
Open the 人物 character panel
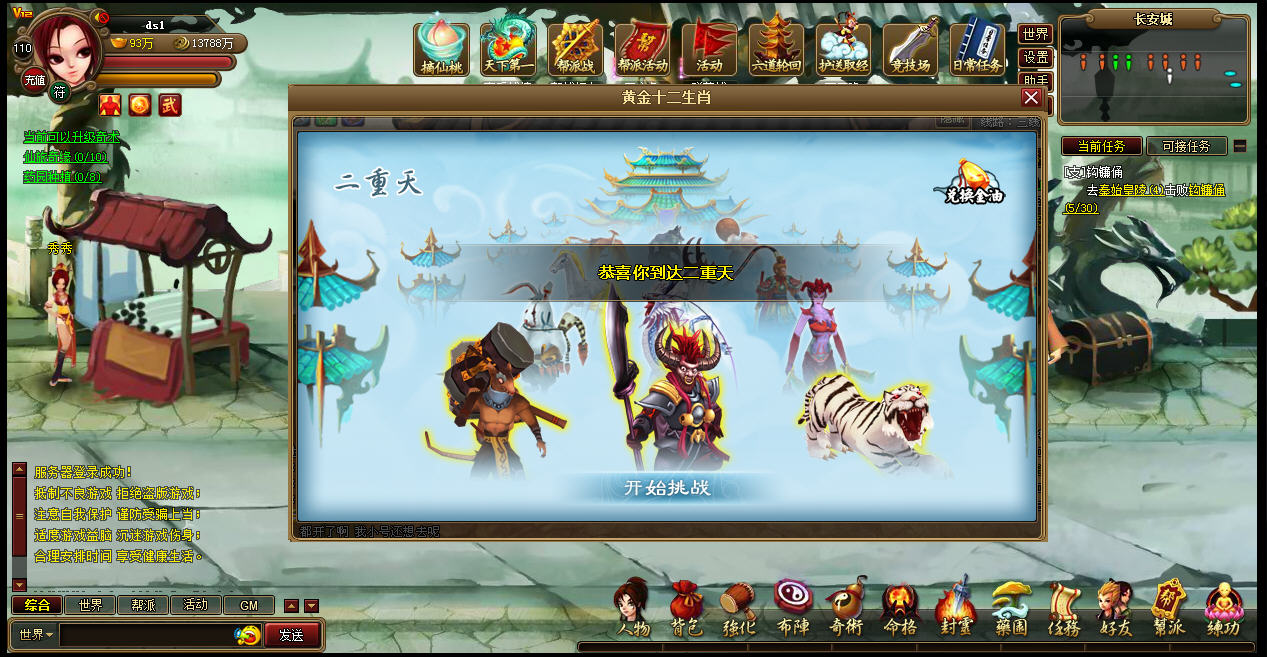634,609
